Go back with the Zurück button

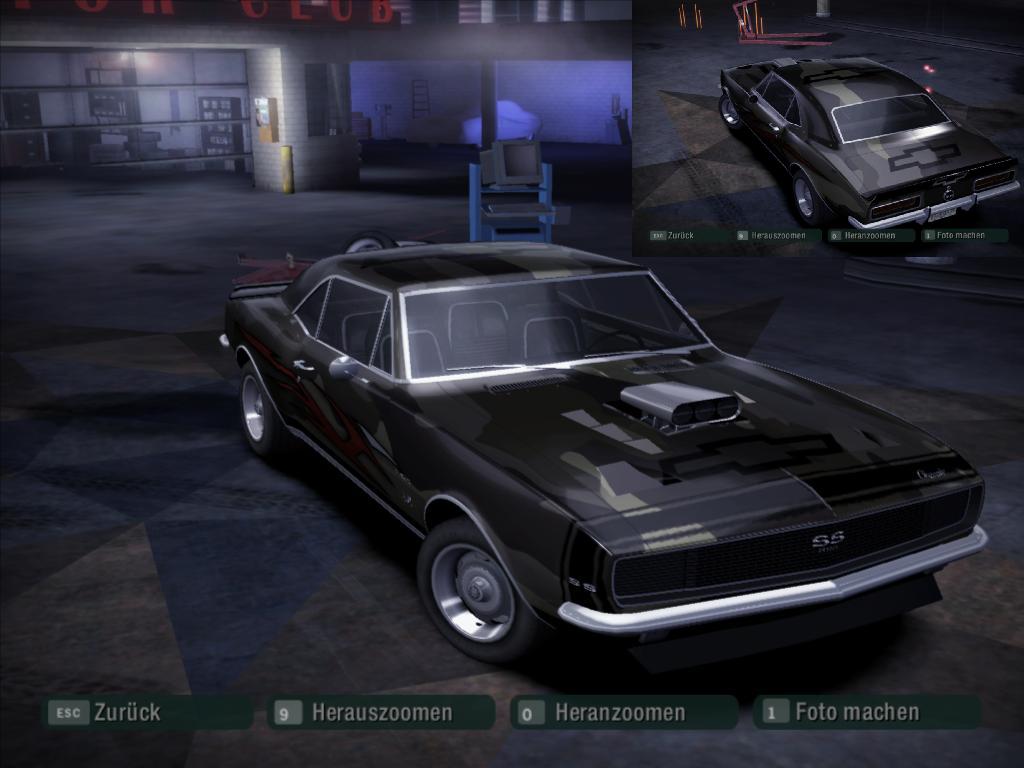pos(146,713)
